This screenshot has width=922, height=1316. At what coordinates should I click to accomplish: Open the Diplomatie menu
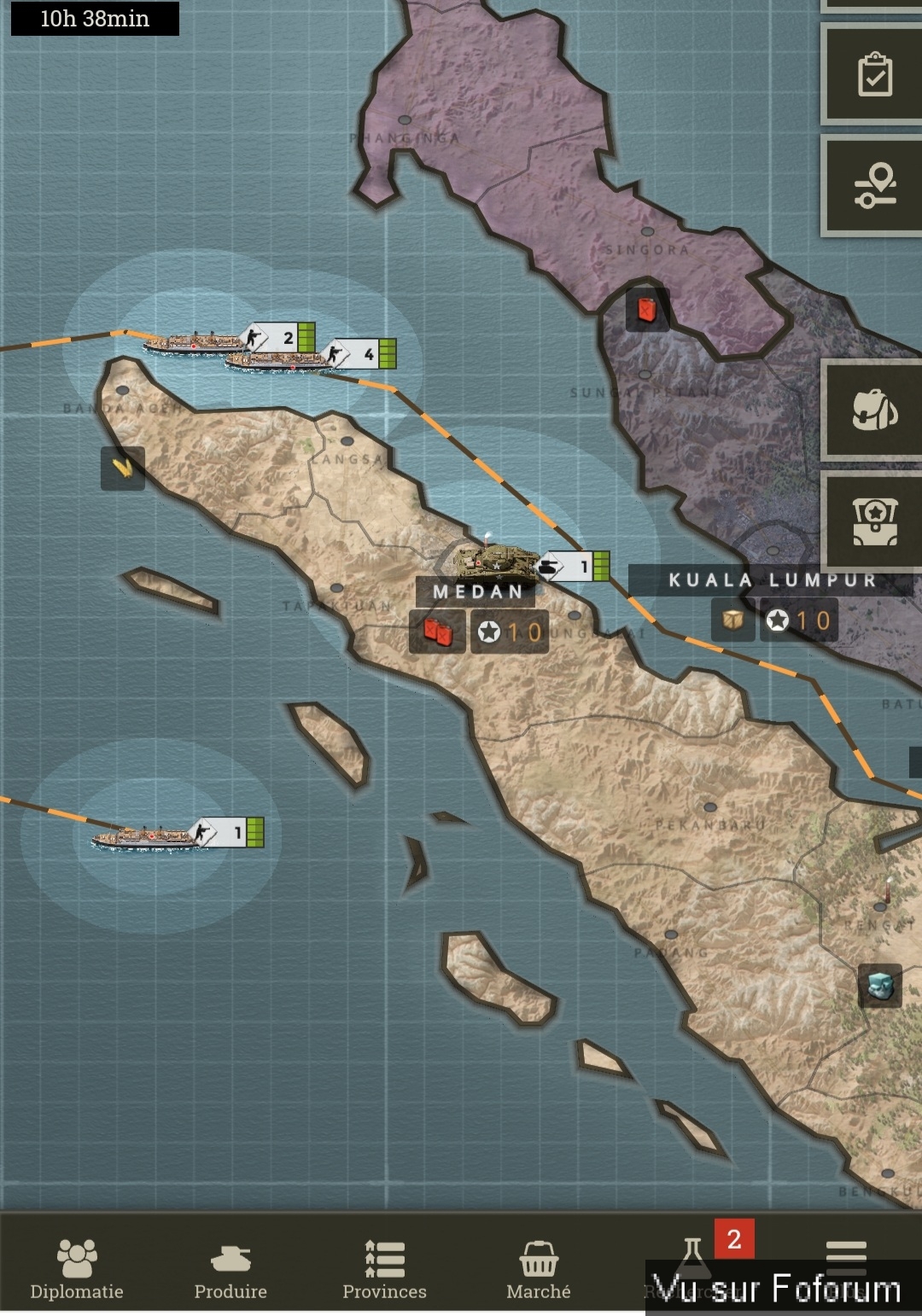click(x=77, y=1267)
